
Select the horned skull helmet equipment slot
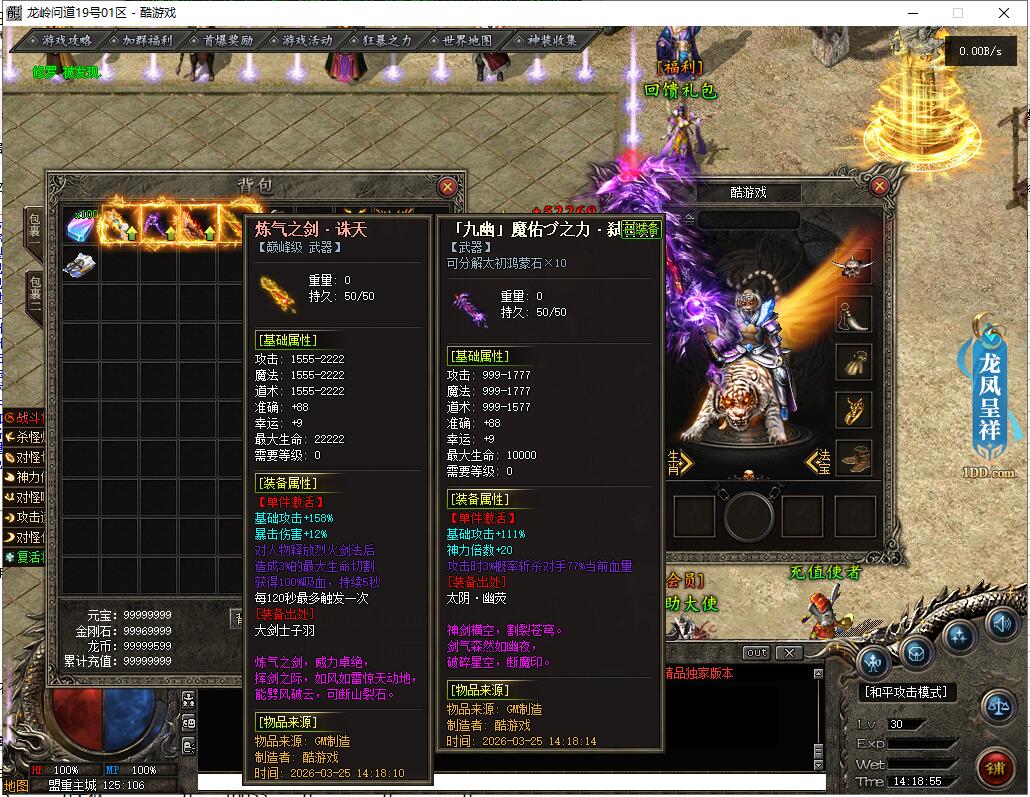(x=853, y=266)
